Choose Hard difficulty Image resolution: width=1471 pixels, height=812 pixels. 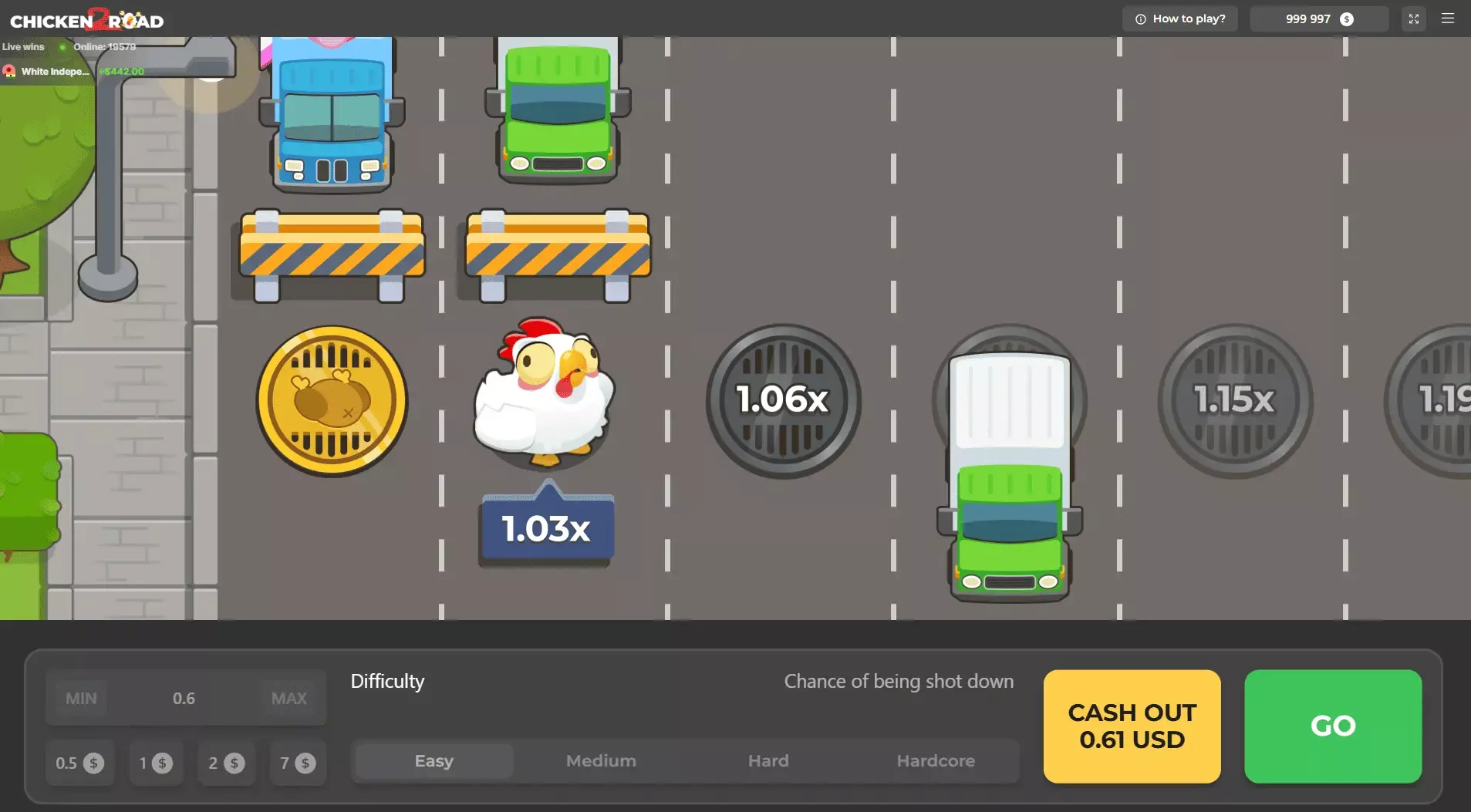[x=768, y=760]
